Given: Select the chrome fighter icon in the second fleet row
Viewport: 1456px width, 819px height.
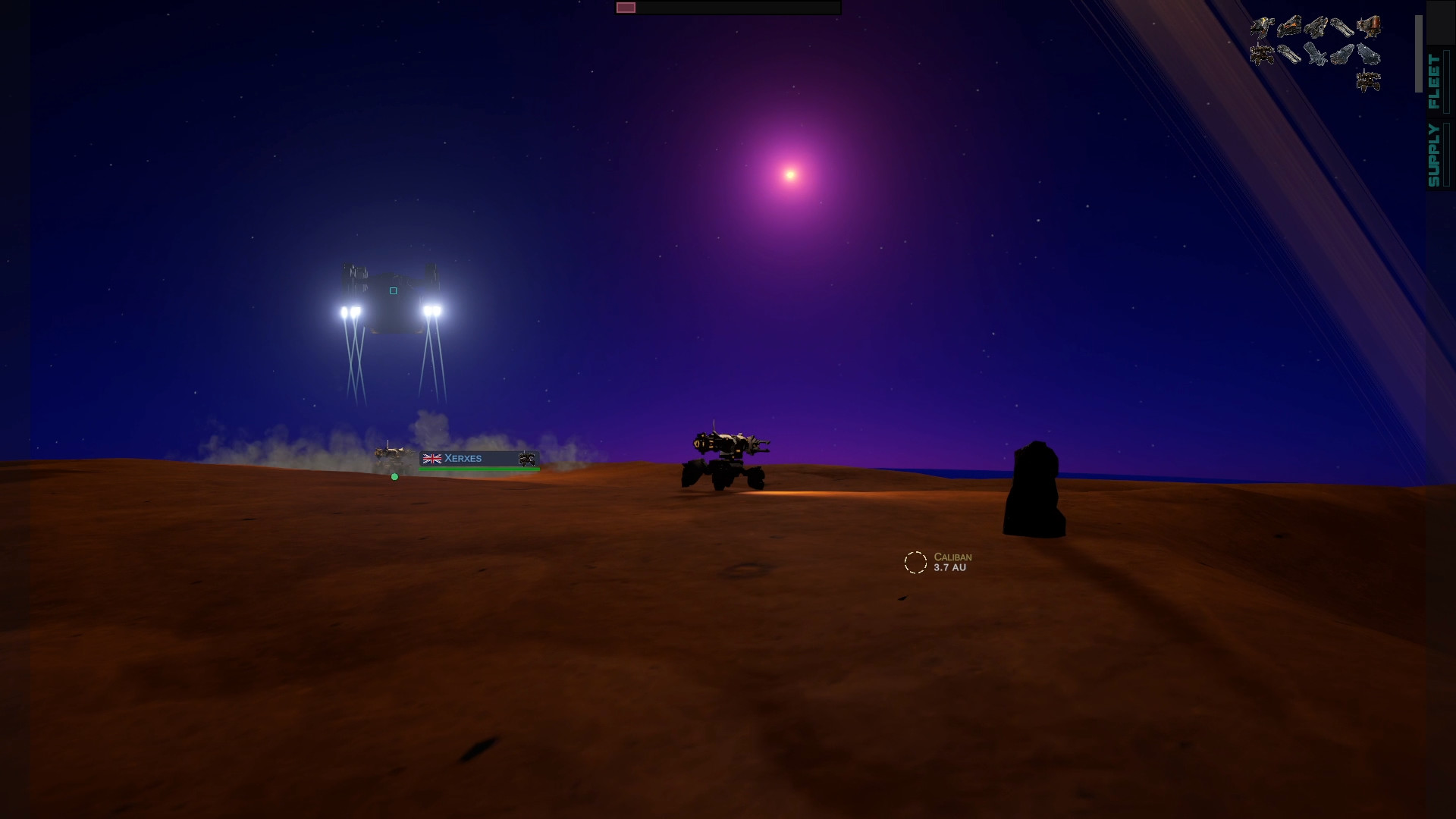Looking at the screenshot, I should 1316,55.
